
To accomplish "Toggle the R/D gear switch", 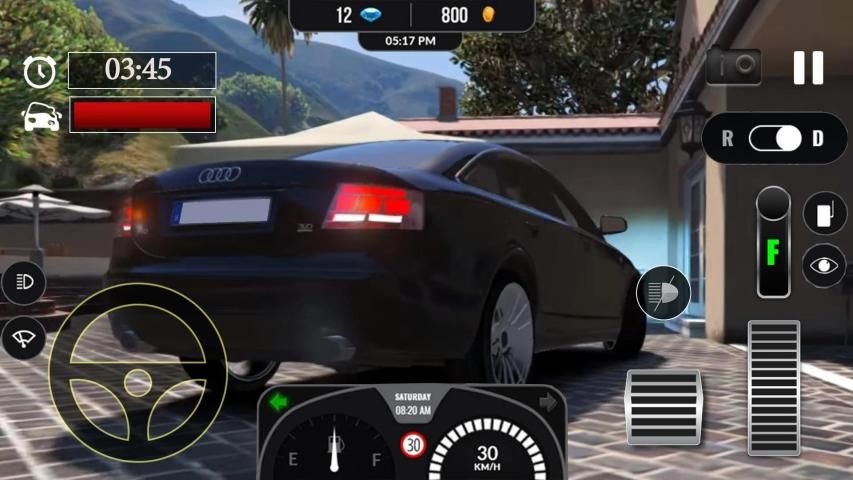I will [775, 138].
